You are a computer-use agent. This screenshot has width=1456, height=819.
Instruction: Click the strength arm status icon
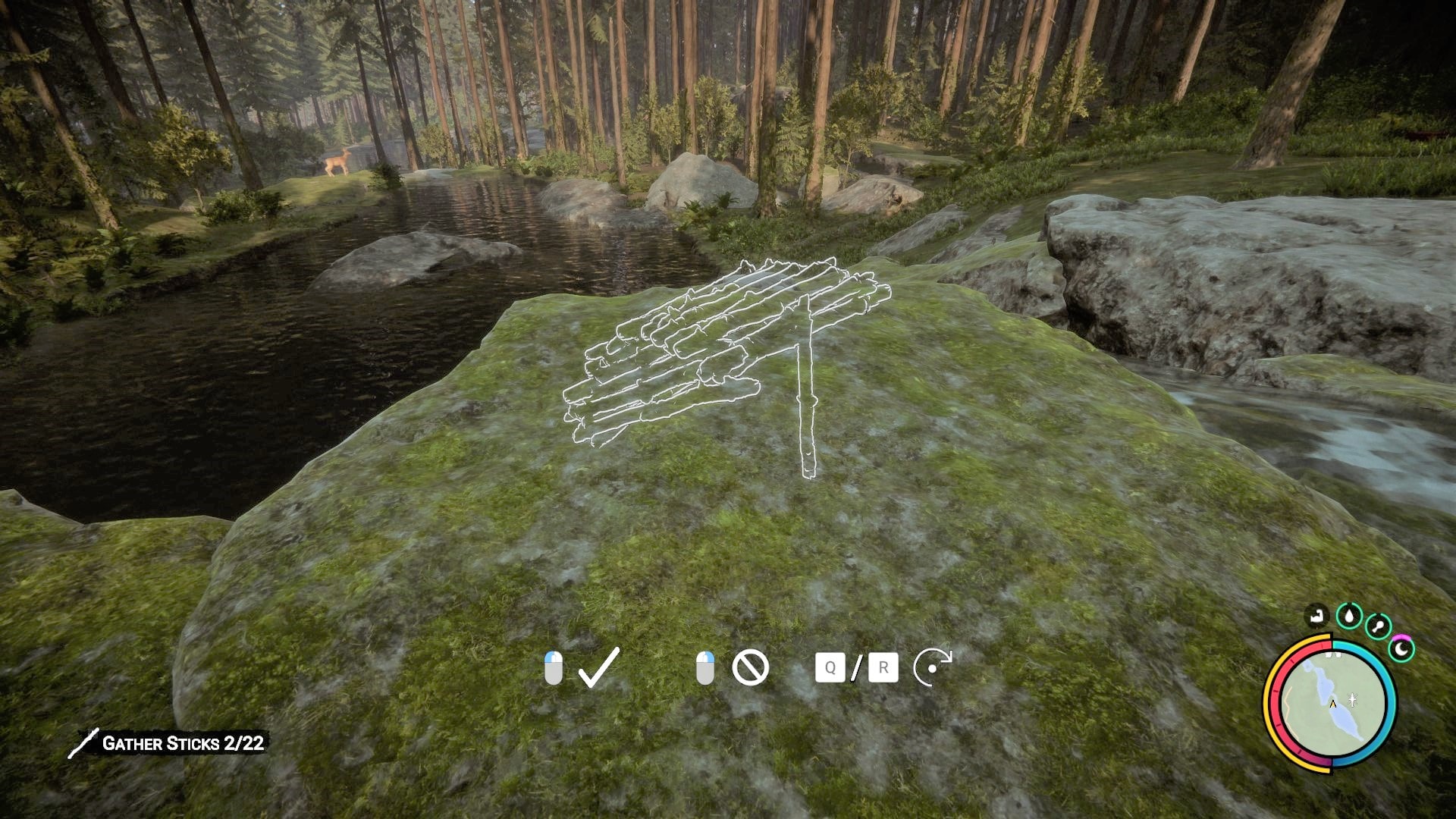pos(1317,617)
